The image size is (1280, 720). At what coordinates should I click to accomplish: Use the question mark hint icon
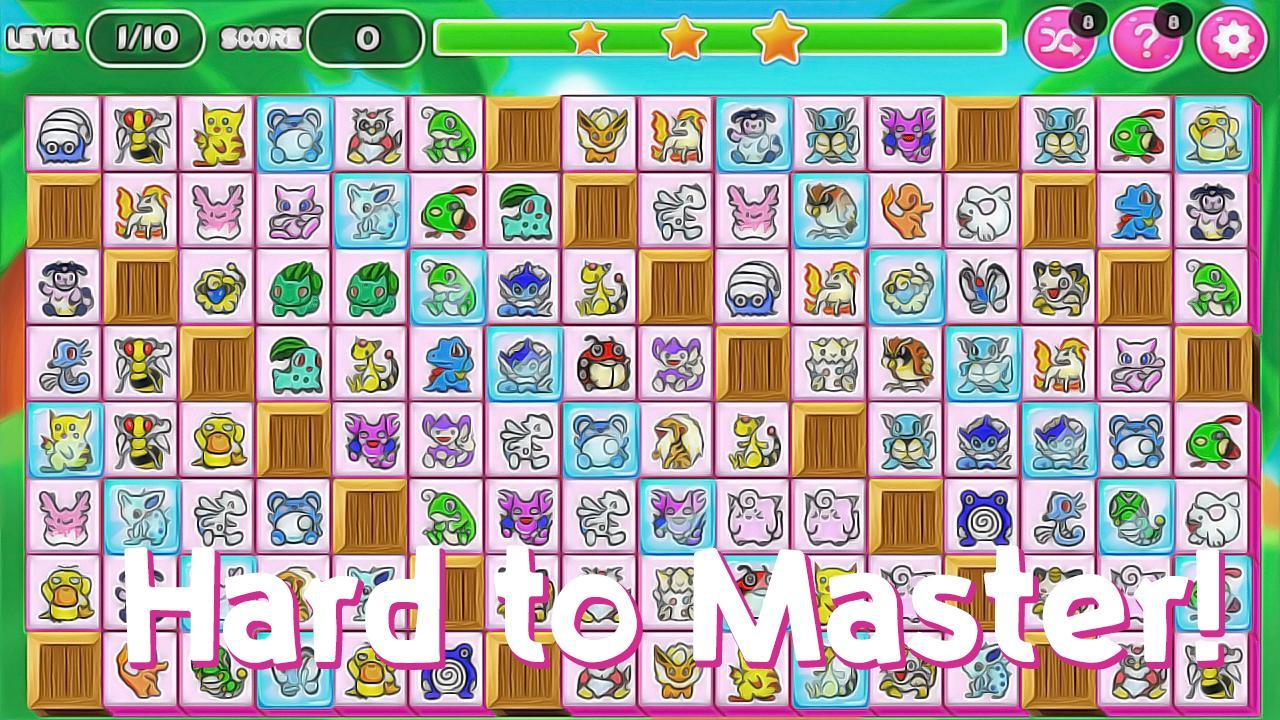[x=1148, y=40]
